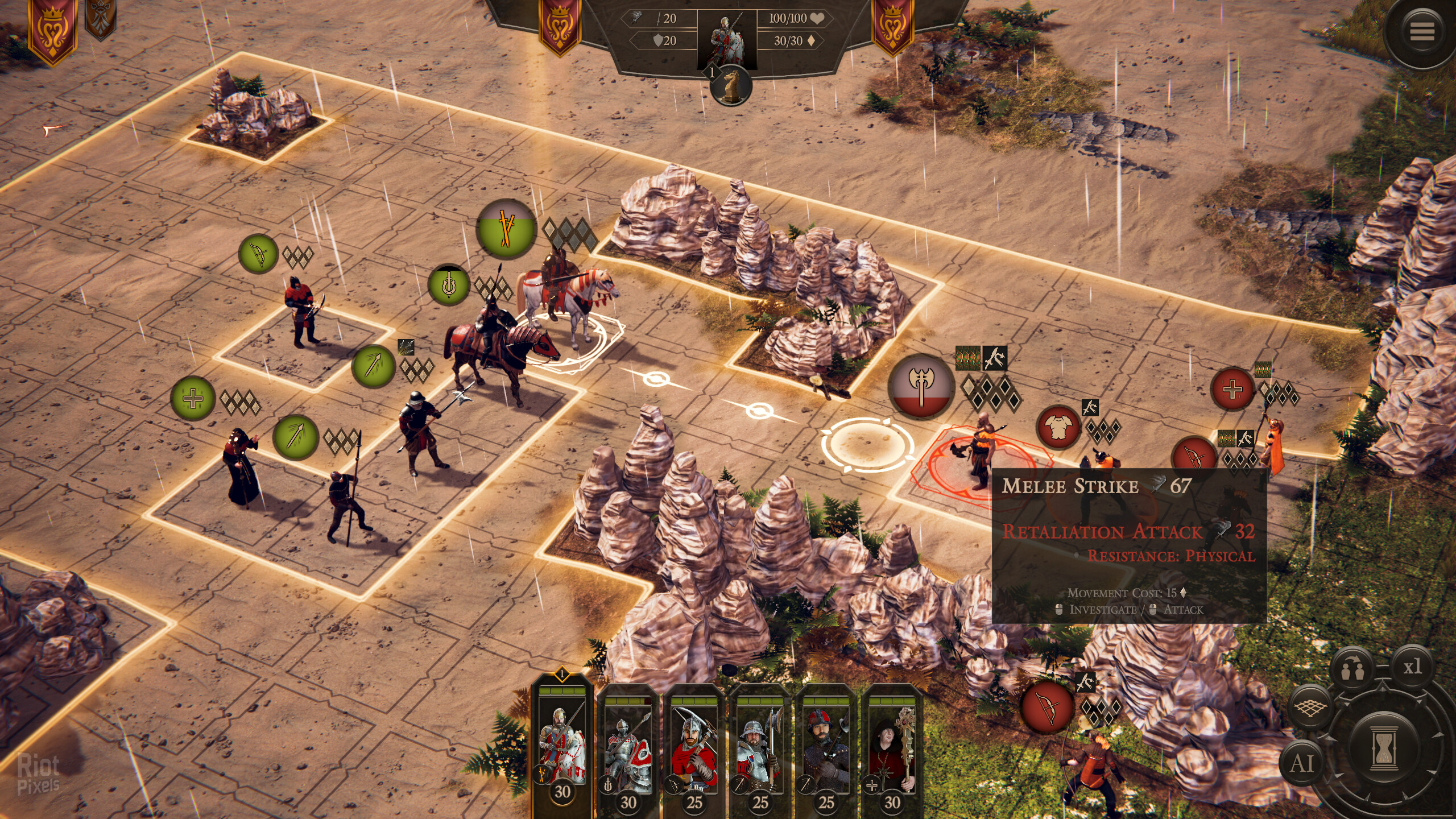The width and height of the screenshot is (1456, 819).
Task: Toggle the battlefield grid overlay
Action: (x=1310, y=708)
